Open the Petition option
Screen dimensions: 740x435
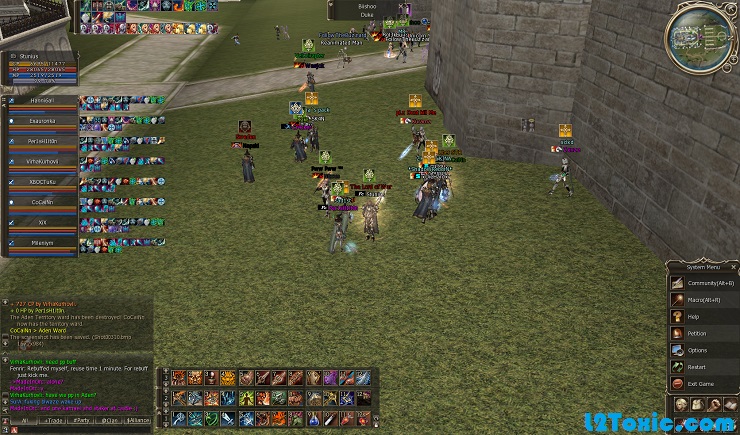(696, 334)
